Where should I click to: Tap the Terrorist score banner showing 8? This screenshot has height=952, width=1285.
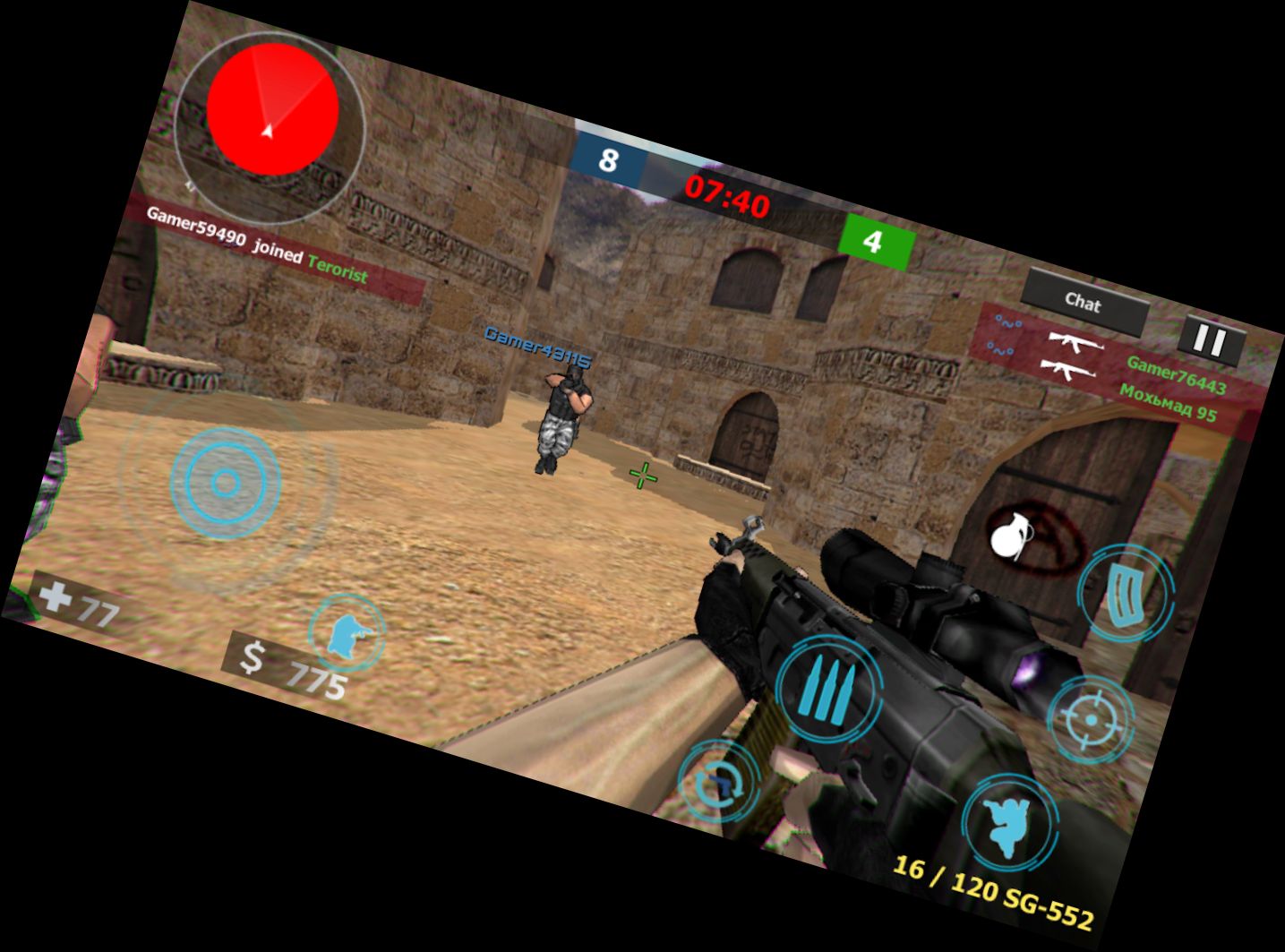pos(611,160)
